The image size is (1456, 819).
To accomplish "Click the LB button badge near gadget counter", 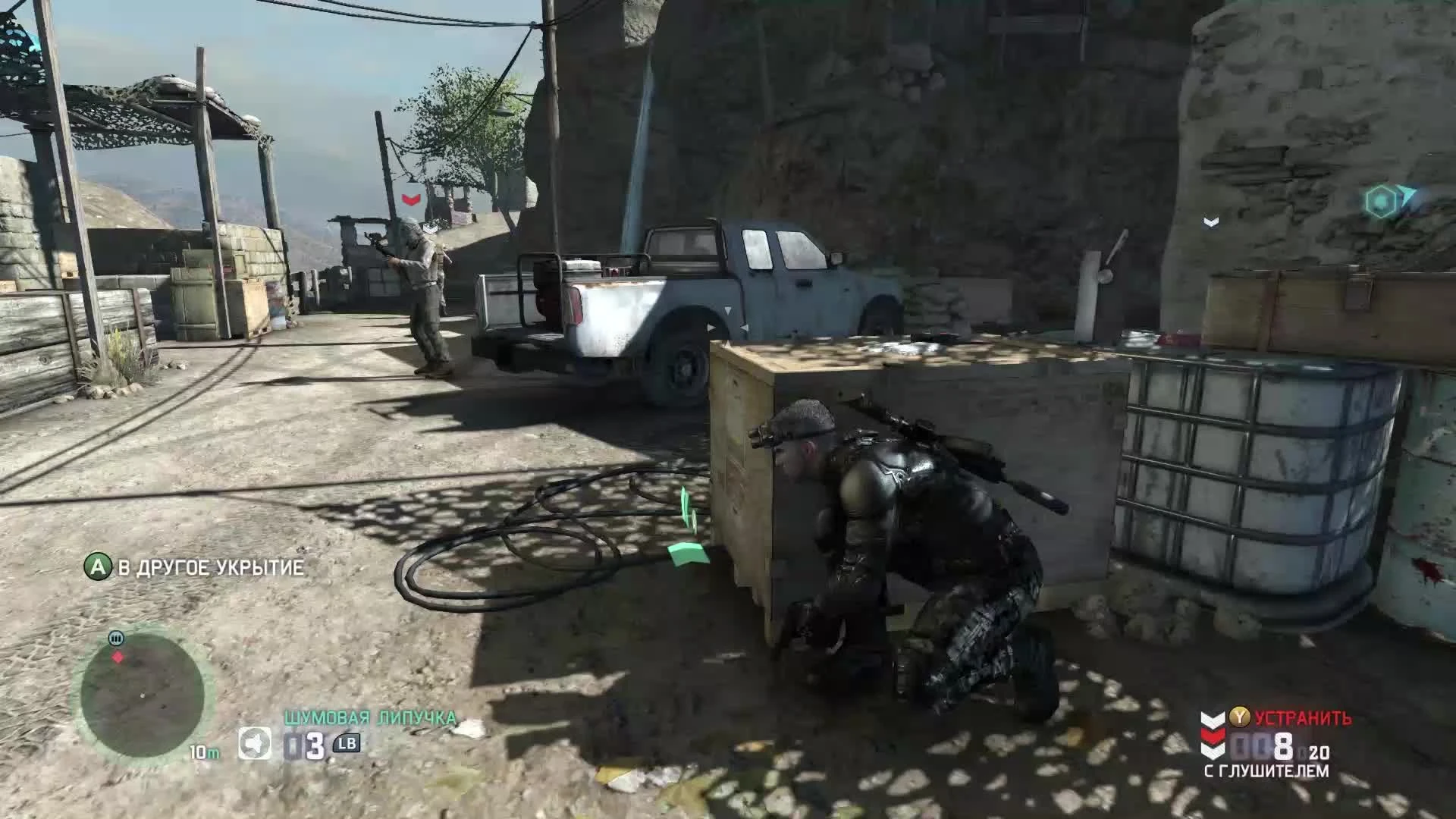I will [347, 744].
